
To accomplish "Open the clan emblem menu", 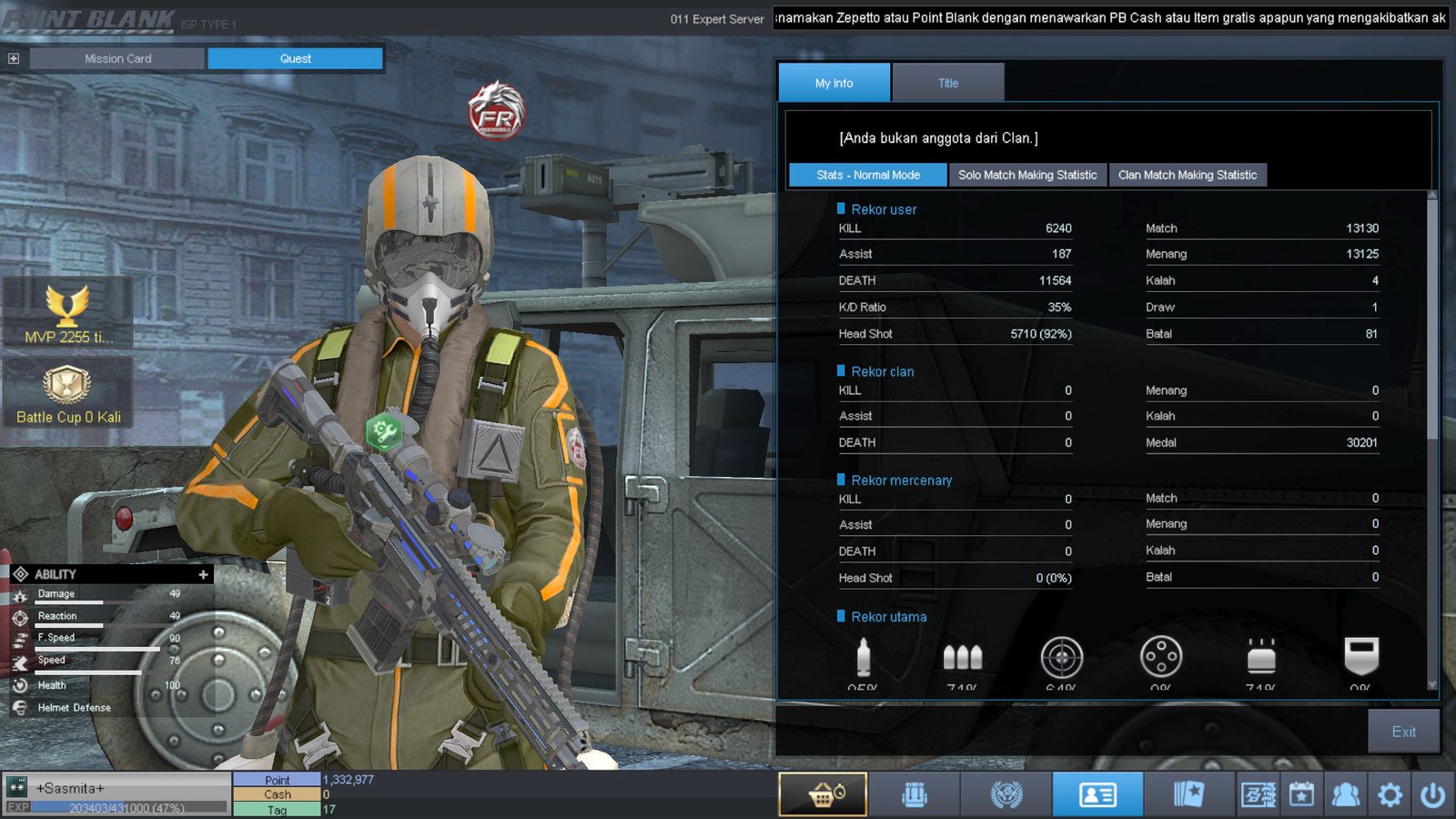I will pyautogui.click(x=1006, y=794).
